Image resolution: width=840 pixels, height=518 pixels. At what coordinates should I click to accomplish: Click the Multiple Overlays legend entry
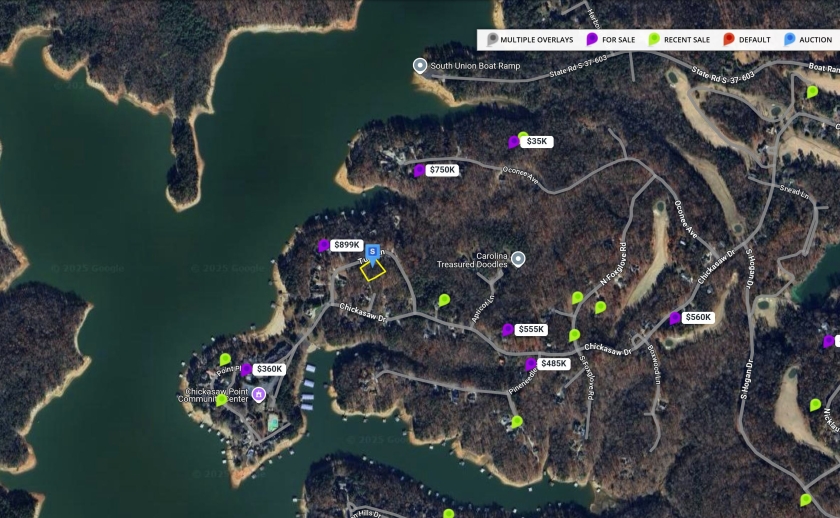(530, 40)
